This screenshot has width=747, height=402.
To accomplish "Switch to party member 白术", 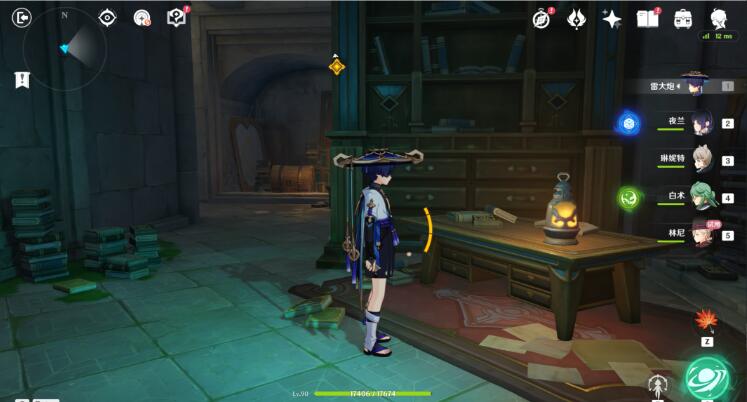I will [x=700, y=197].
